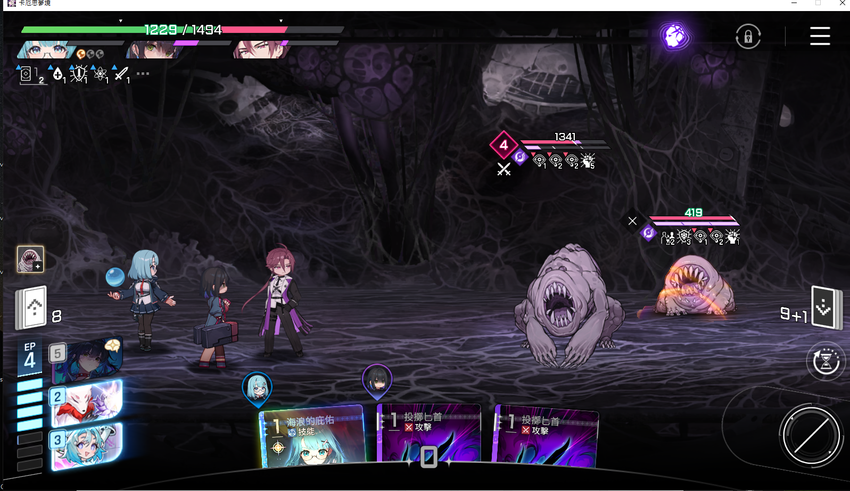Use the cost-2 white fox skill
Viewport: 850px width, 491px height.
pyautogui.click(x=87, y=402)
